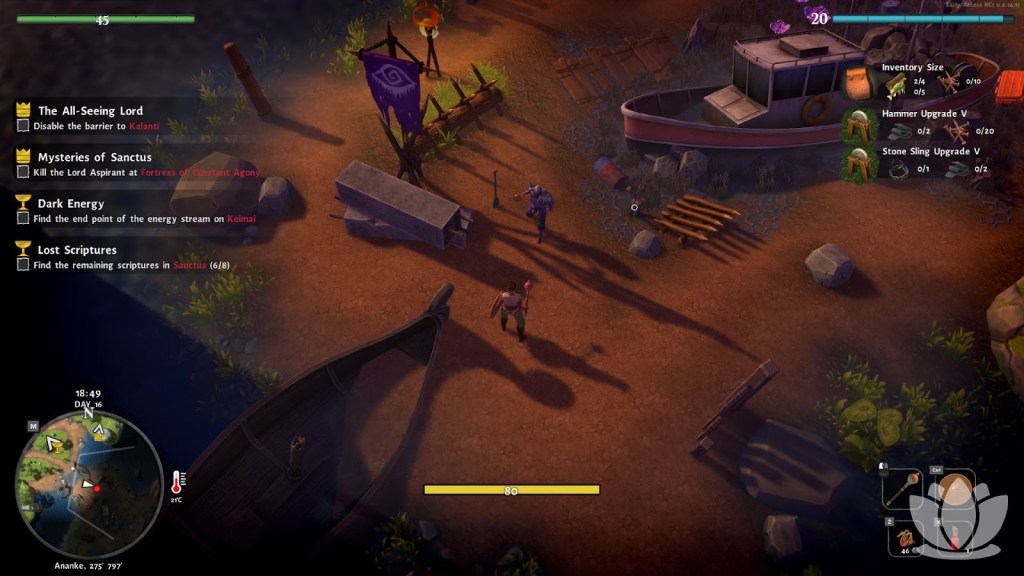The width and height of the screenshot is (1024, 576).
Task: Open the Stone Sling Upgrade V recipe
Action: click(x=858, y=164)
